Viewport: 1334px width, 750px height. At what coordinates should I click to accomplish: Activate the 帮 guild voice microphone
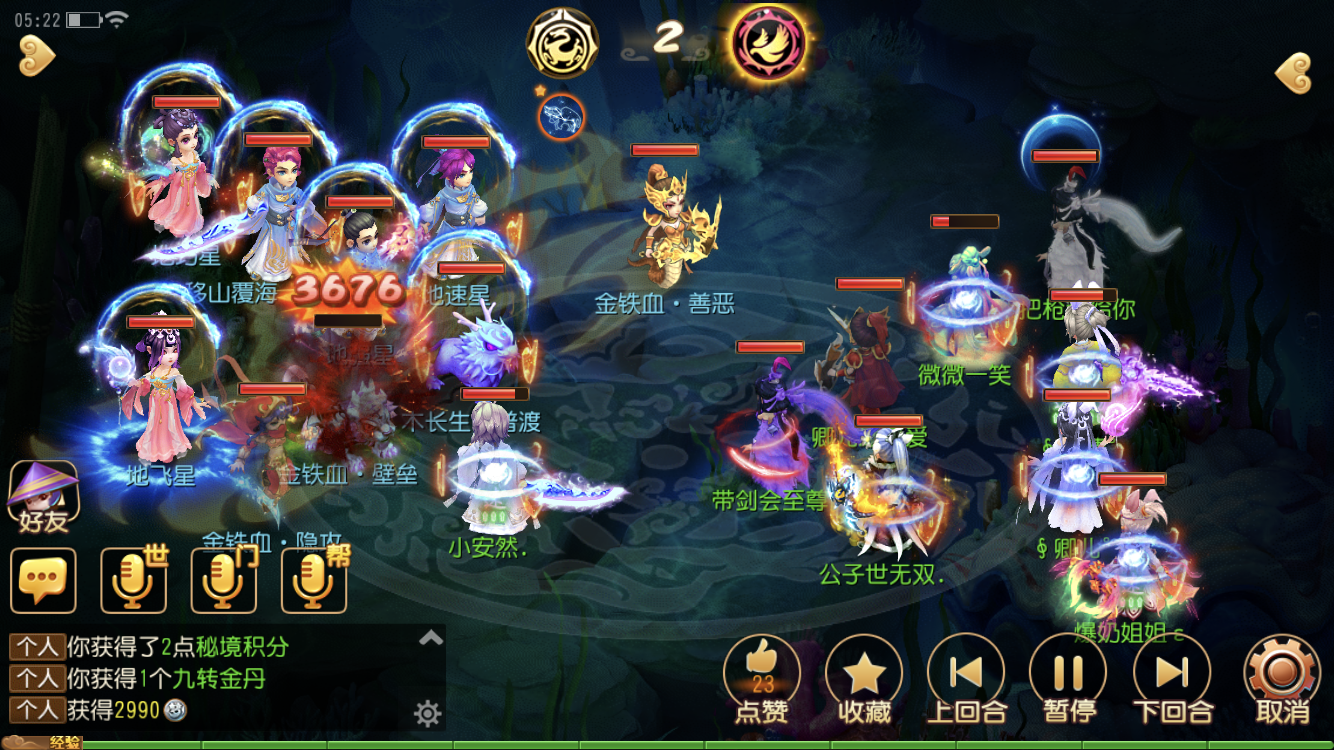[313, 580]
